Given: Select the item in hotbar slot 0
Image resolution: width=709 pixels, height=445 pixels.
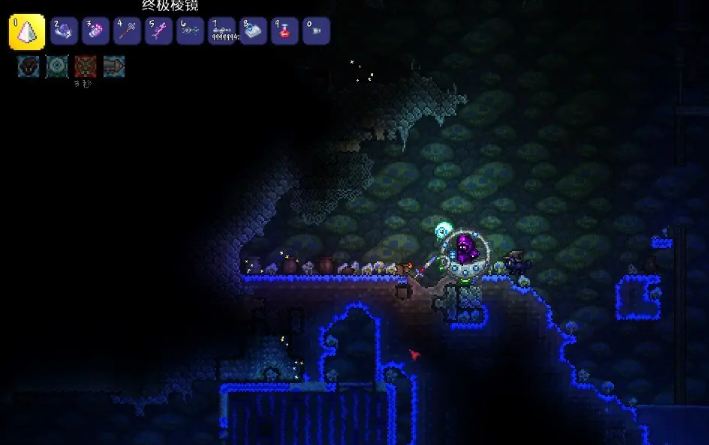Looking at the screenshot, I should point(316,31).
